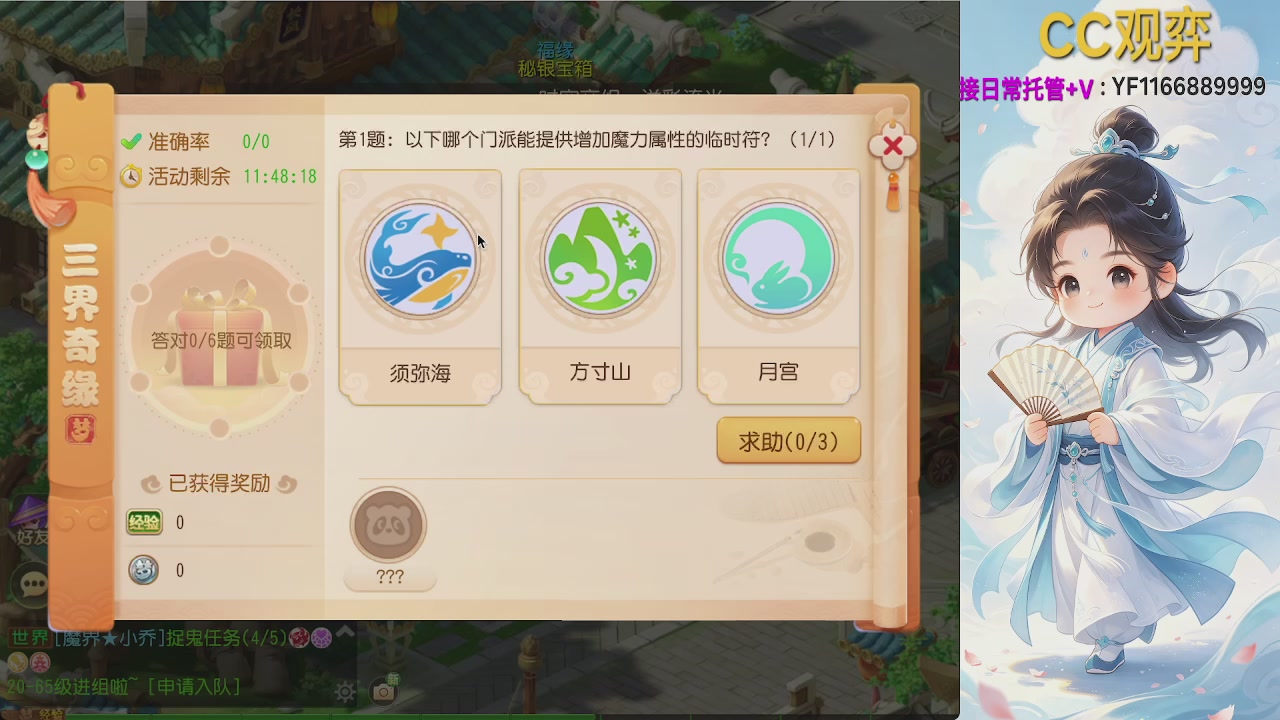Image resolution: width=1280 pixels, height=720 pixels.
Task: Click the 世界 chat channel label
Action: pos(31,636)
